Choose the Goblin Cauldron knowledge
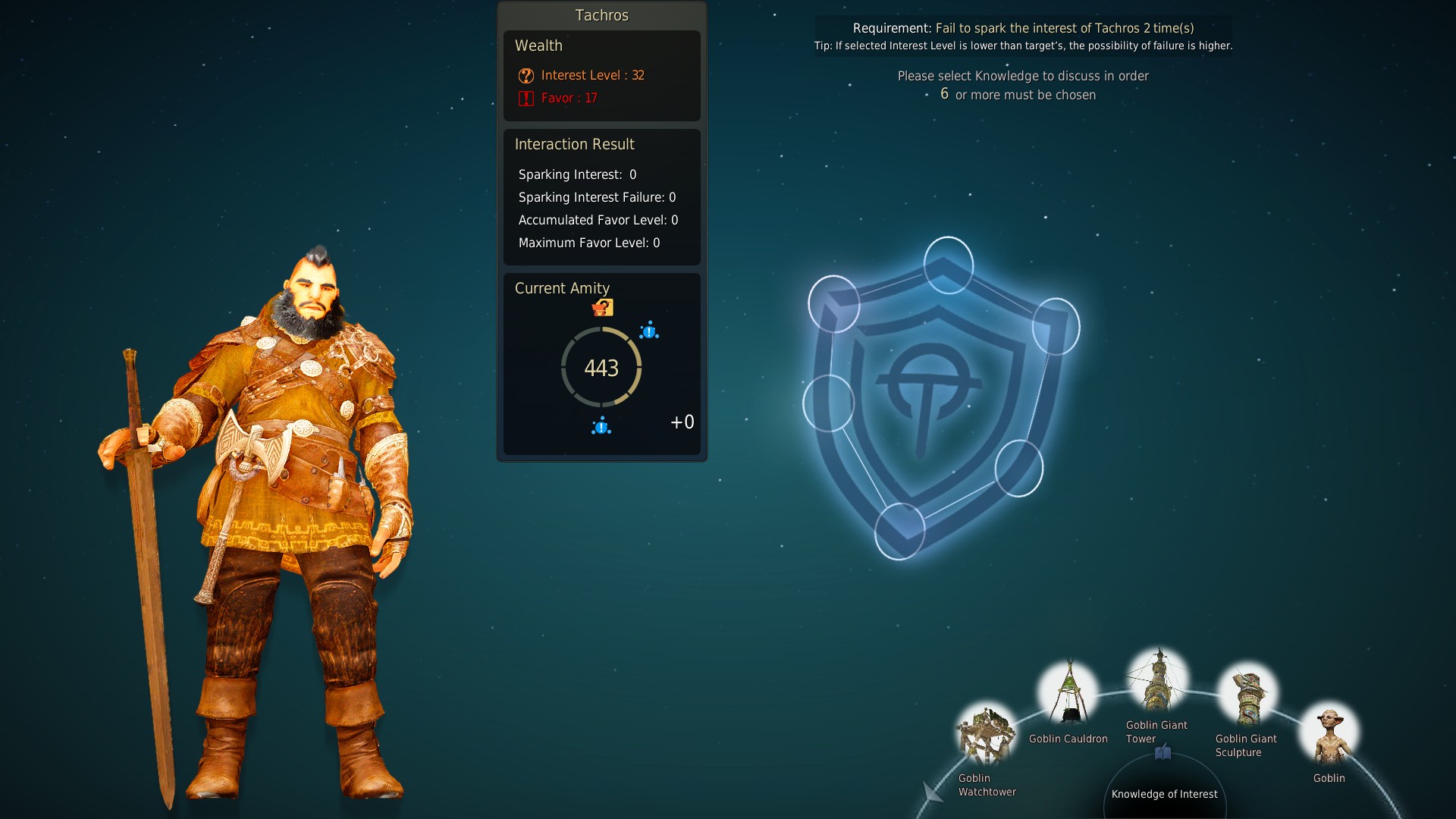 click(1068, 692)
